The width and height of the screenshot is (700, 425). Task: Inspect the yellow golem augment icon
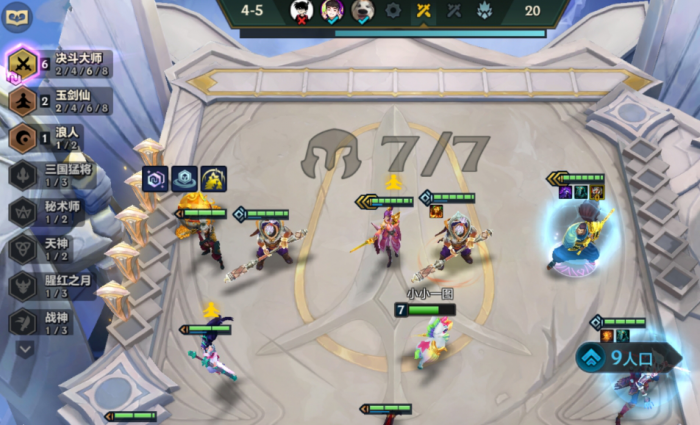pyautogui.click(x=213, y=178)
